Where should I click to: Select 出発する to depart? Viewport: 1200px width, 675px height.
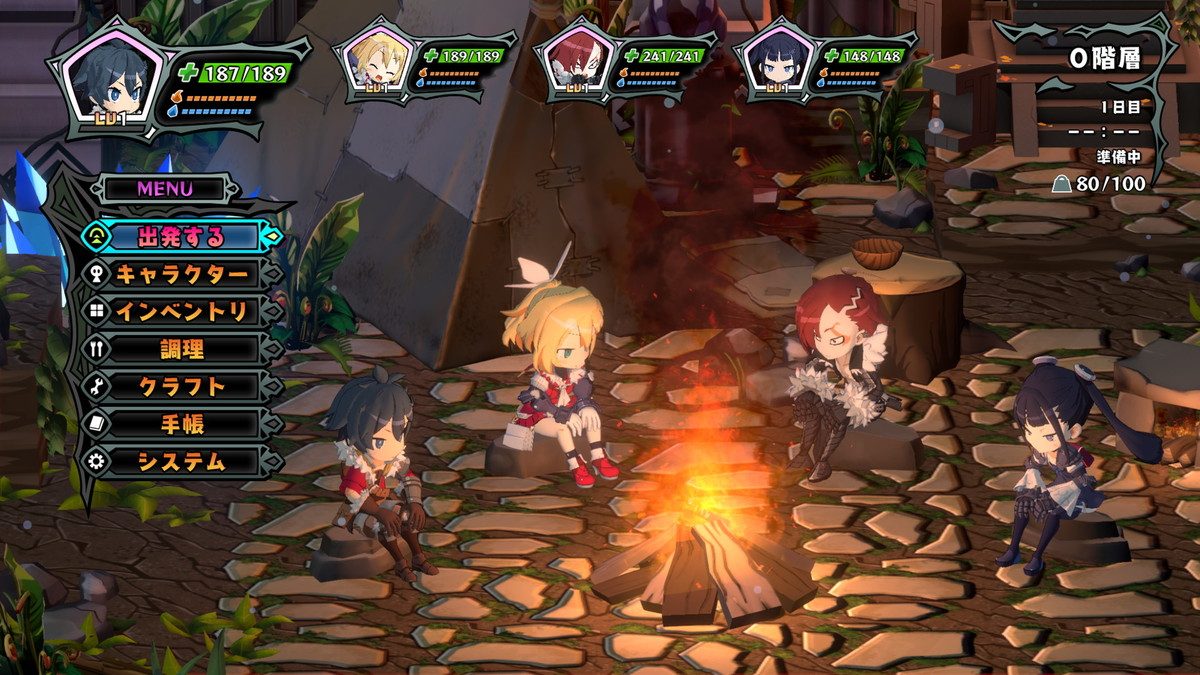tap(181, 237)
